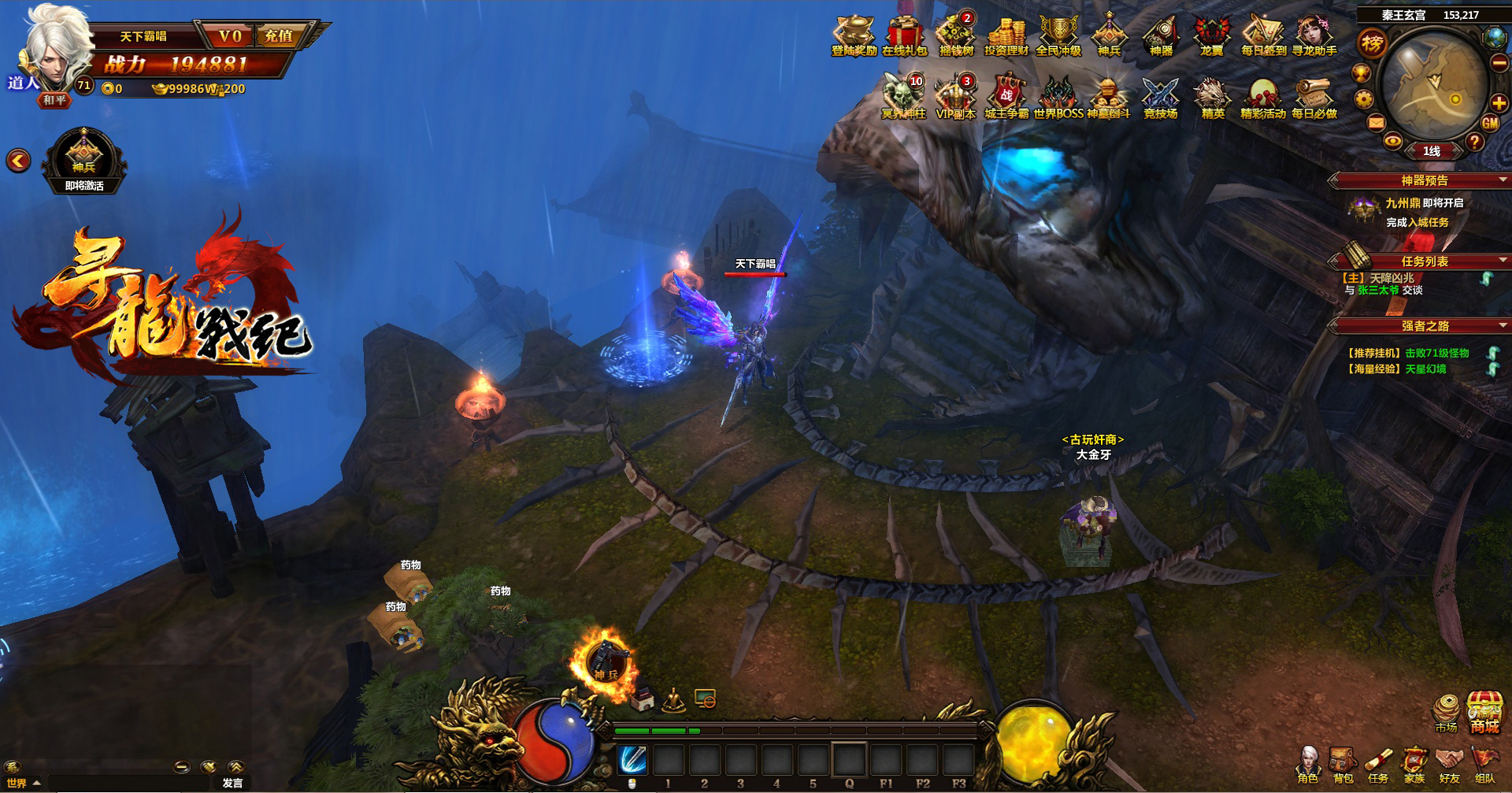
Task: Open the 在线礼包 online gift box
Action: point(904,35)
